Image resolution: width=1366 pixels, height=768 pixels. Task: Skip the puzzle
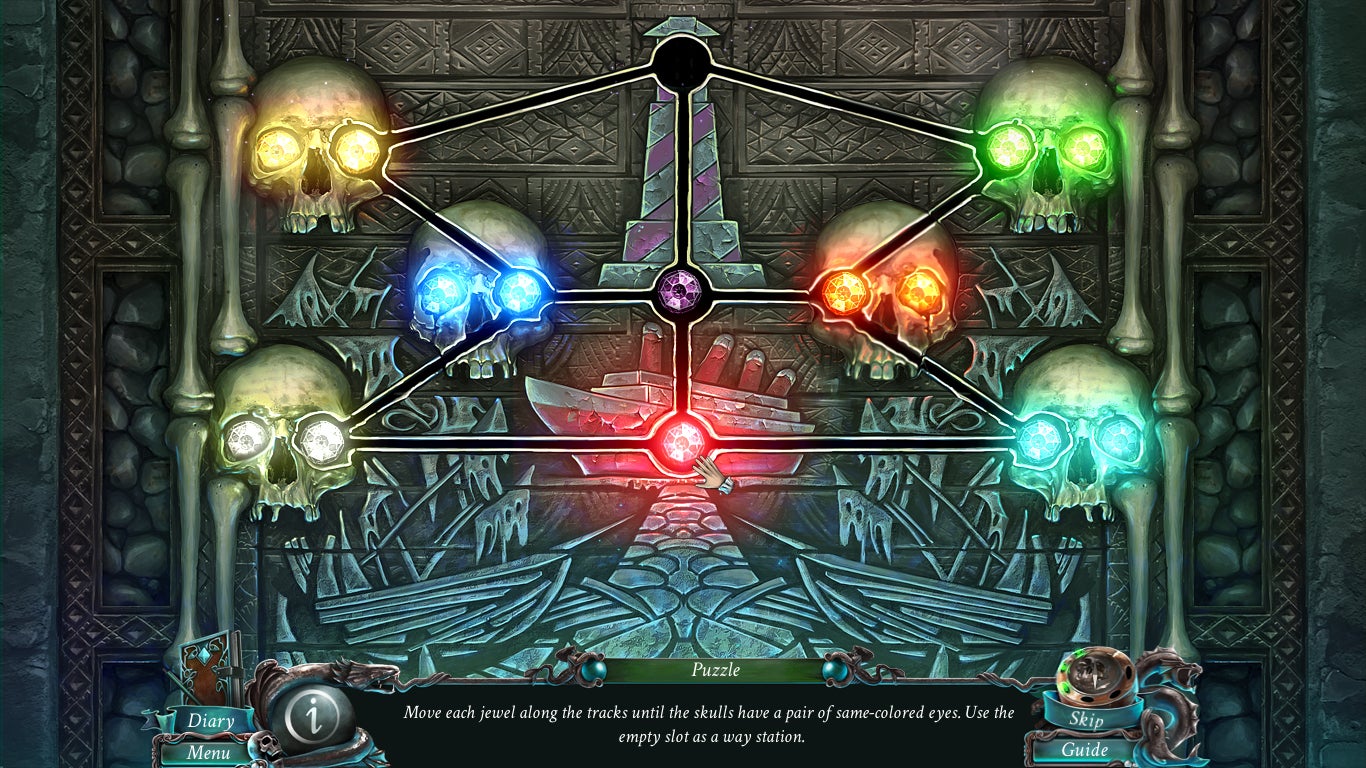pyautogui.click(x=1085, y=719)
